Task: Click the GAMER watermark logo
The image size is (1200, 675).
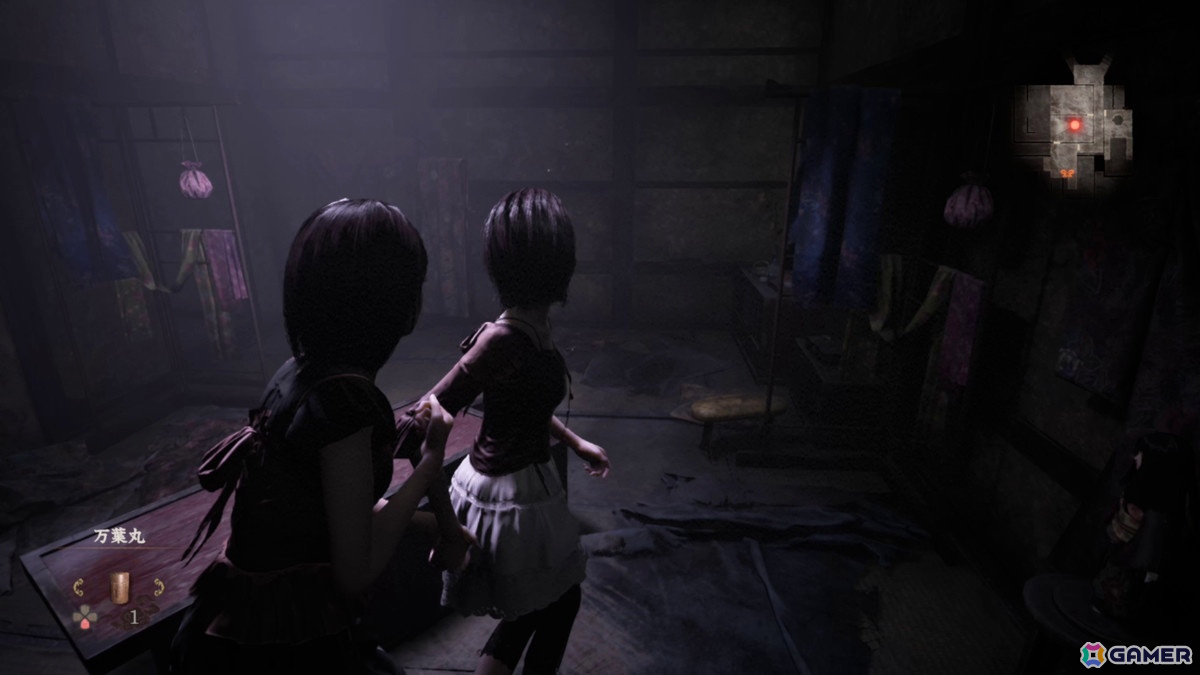Action: pos(1137,653)
